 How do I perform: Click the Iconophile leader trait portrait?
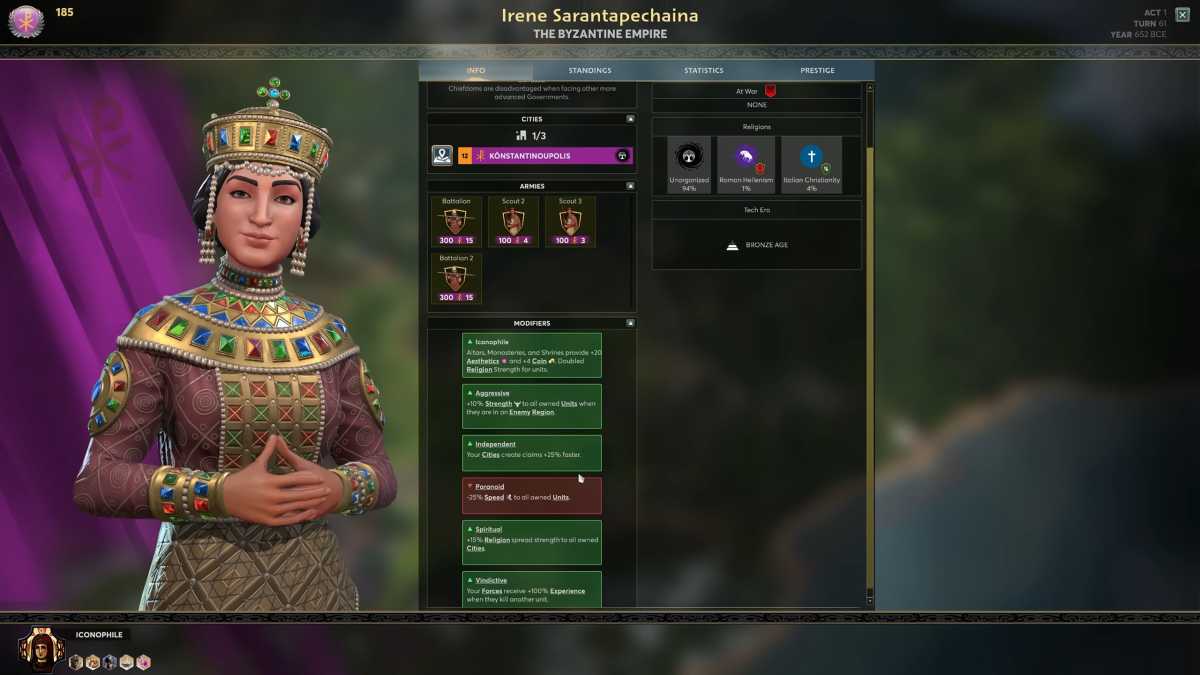pos(42,648)
